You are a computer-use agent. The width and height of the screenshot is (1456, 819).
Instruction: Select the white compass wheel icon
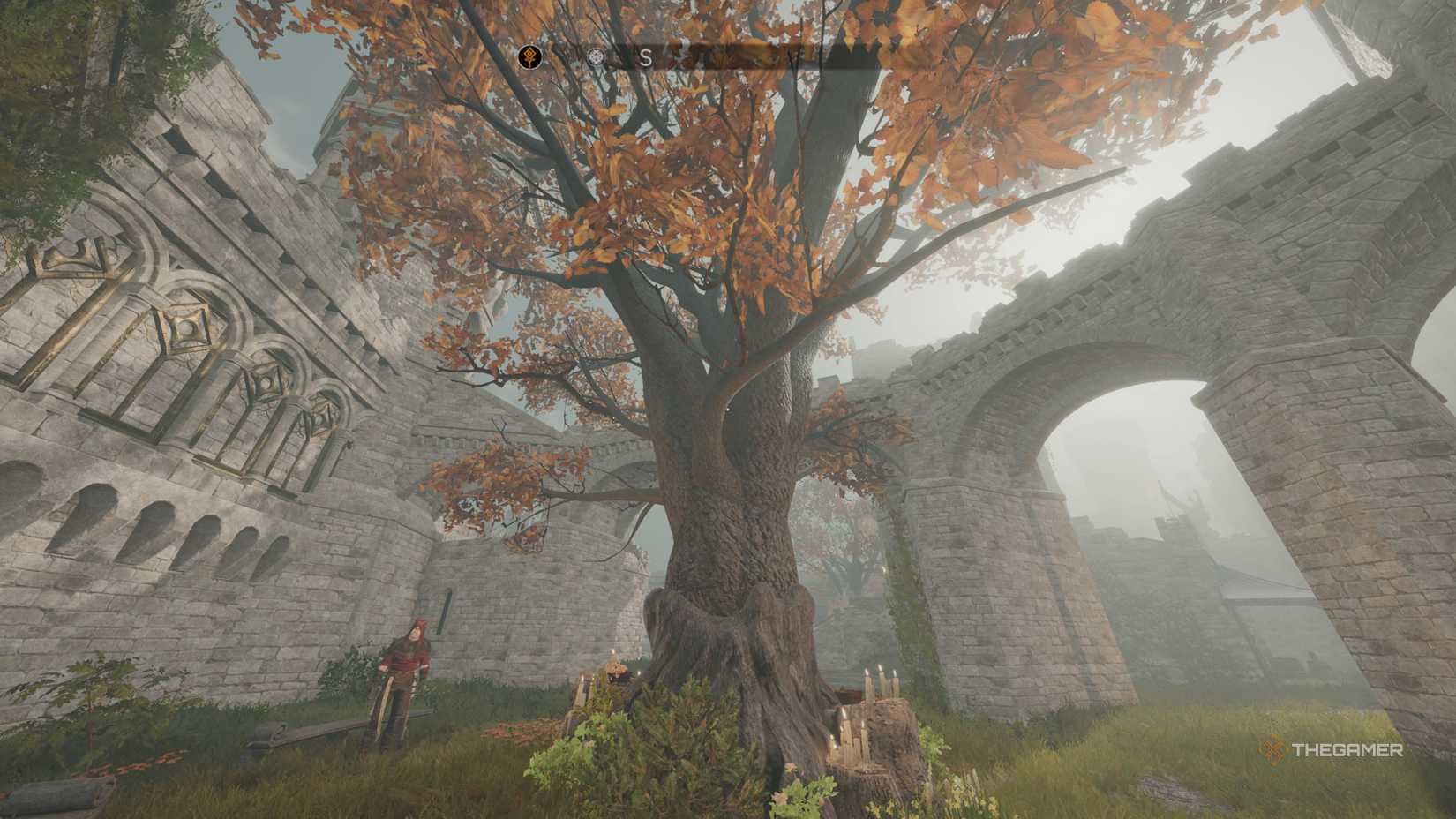click(596, 56)
